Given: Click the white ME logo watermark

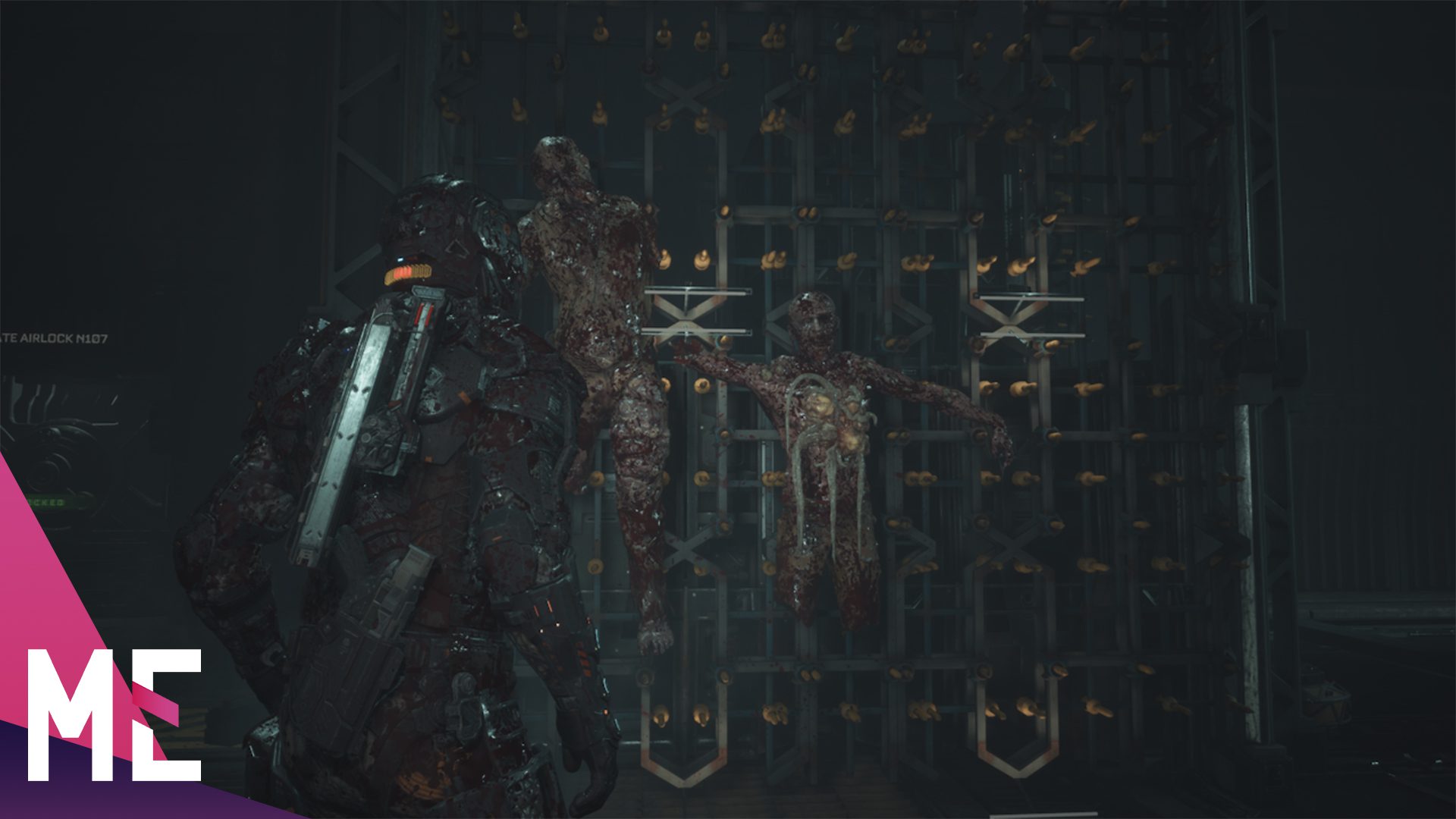Looking at the screenshot, I should (x=114, y=714).
